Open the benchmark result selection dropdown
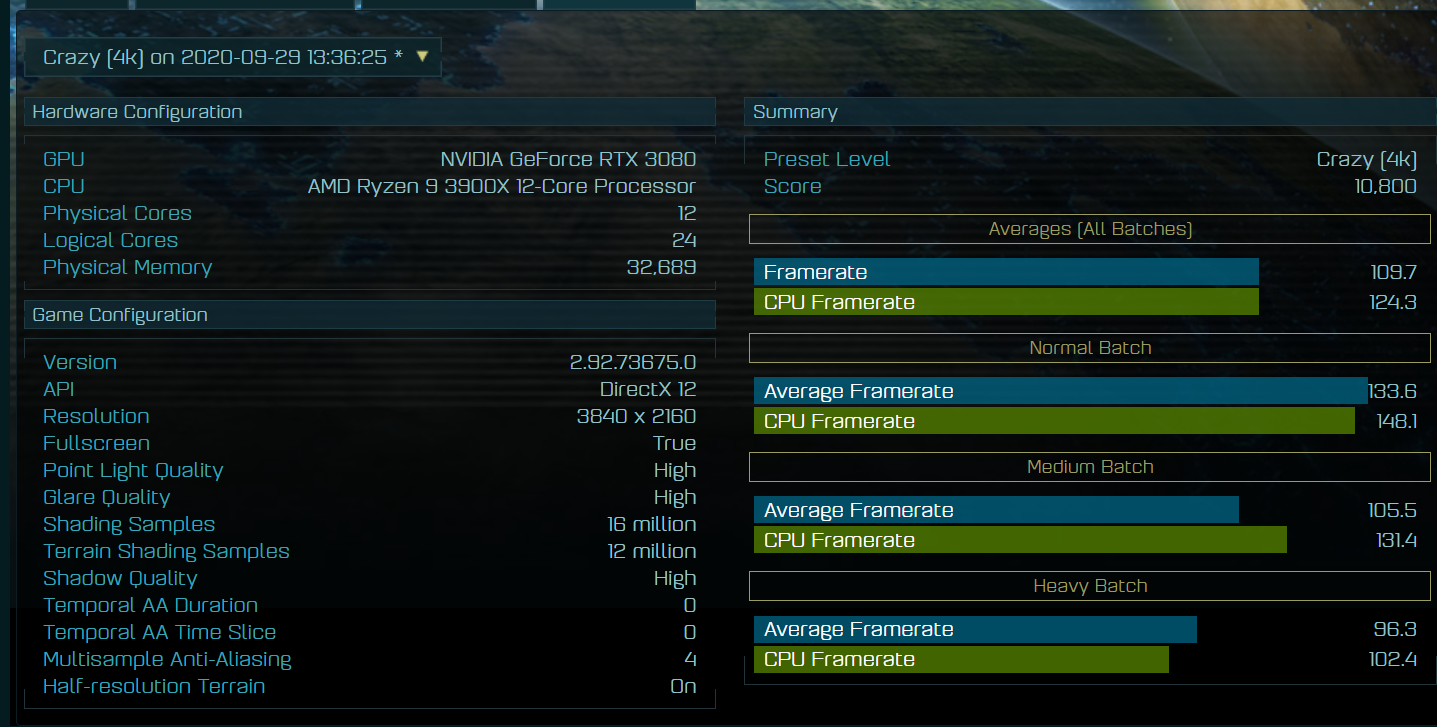This screenshot has width=1437, height=727. 230,57
